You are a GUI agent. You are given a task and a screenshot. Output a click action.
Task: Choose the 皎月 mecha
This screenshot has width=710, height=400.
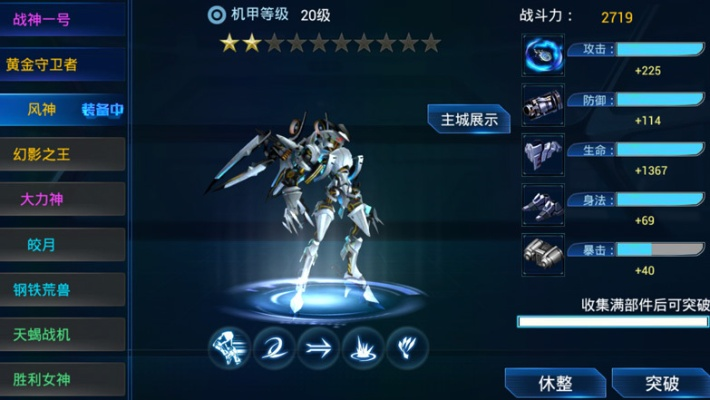coord(62,244)
